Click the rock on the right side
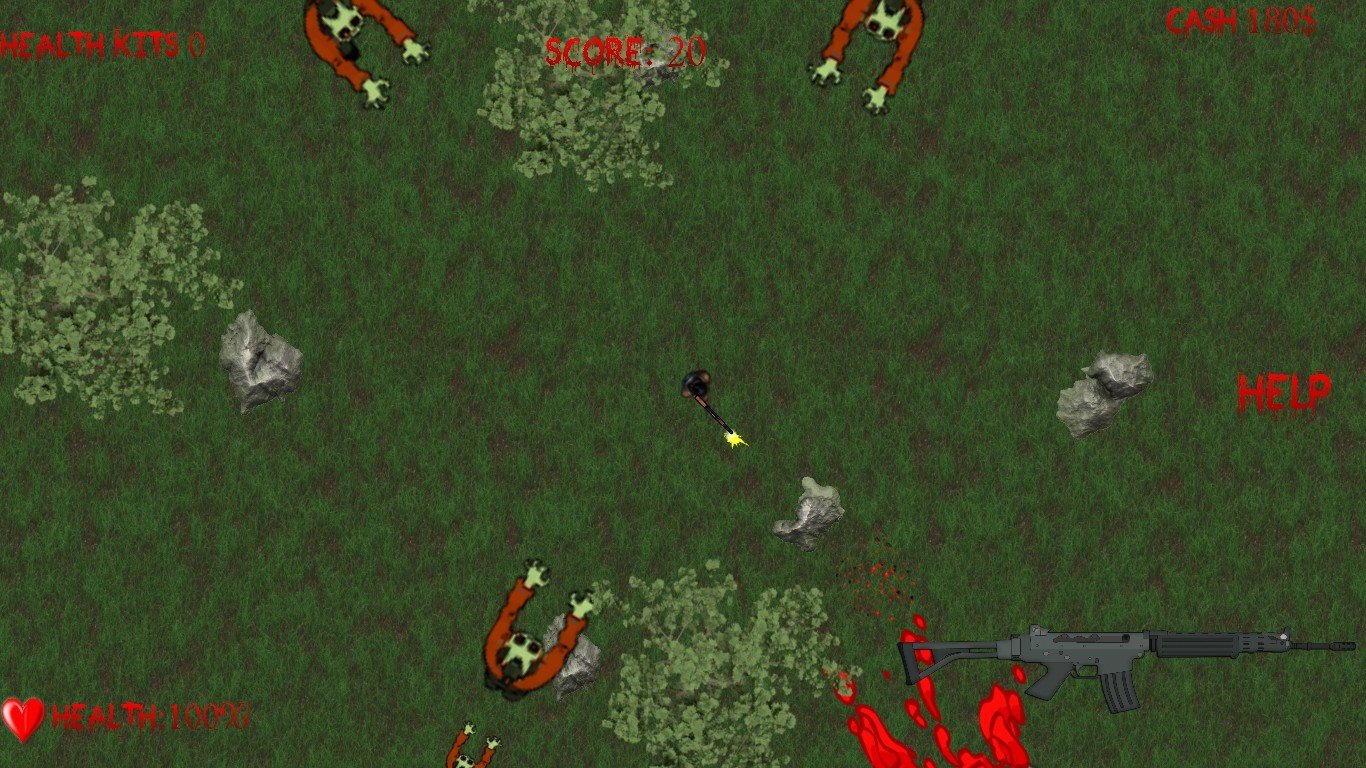The height and width of the screenshot is (768, 1366). pyautogui.click(x=1100, y=390)
